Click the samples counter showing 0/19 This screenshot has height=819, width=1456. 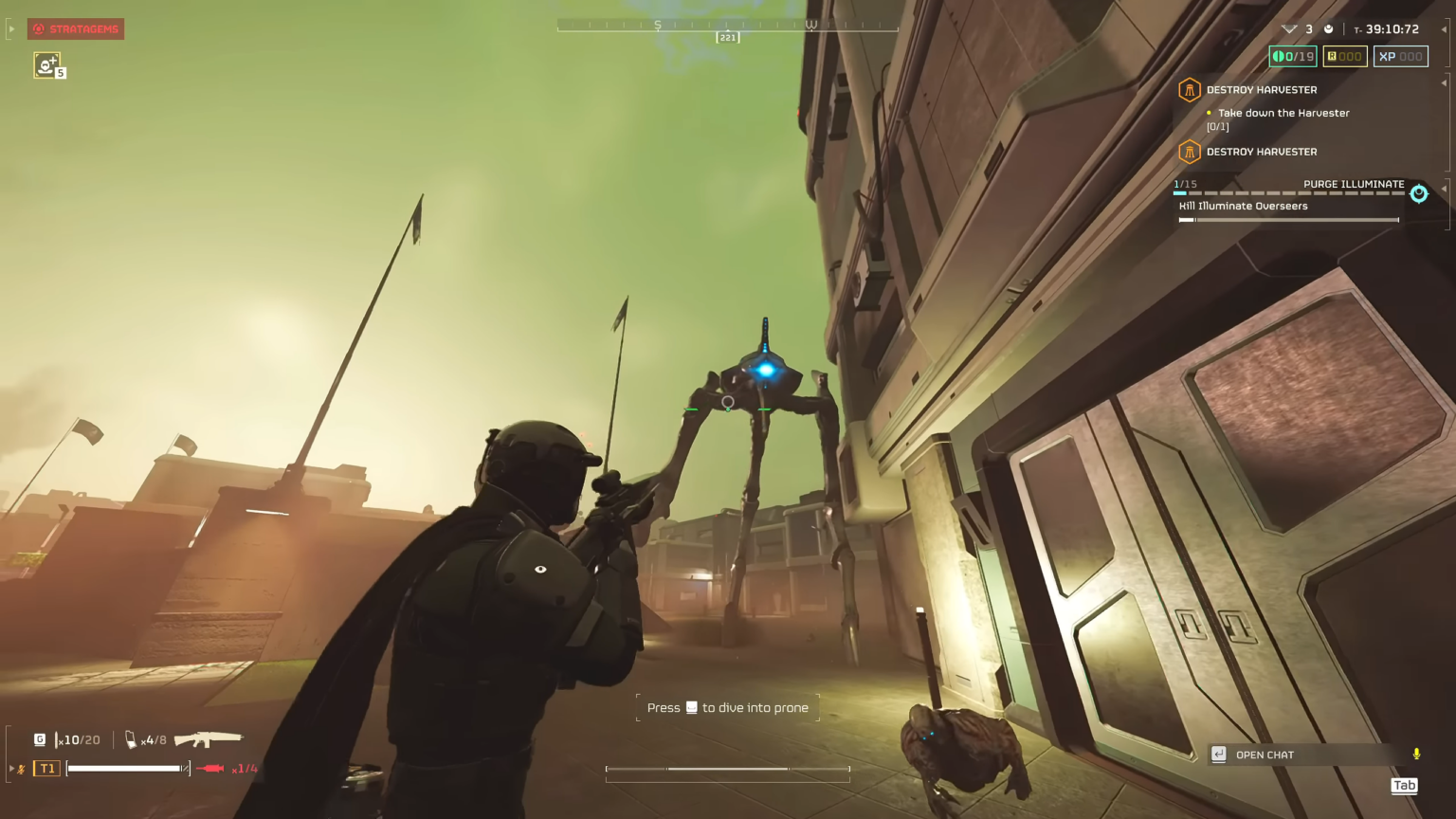tap(1291, 56)
